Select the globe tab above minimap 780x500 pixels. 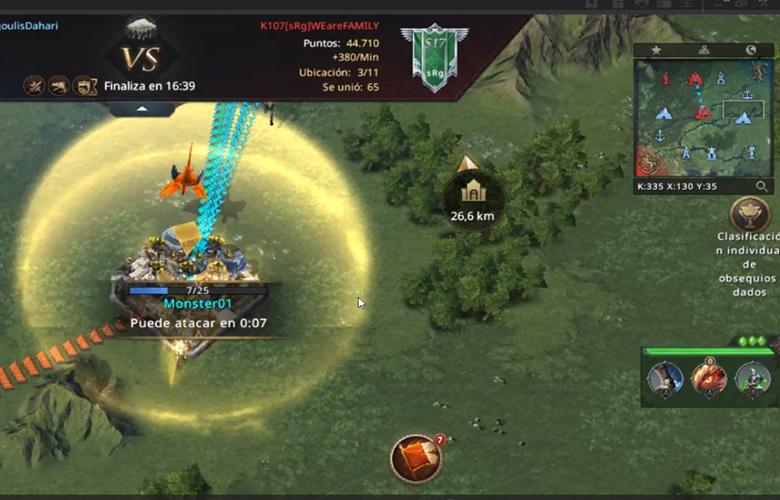tap(751, 50)
